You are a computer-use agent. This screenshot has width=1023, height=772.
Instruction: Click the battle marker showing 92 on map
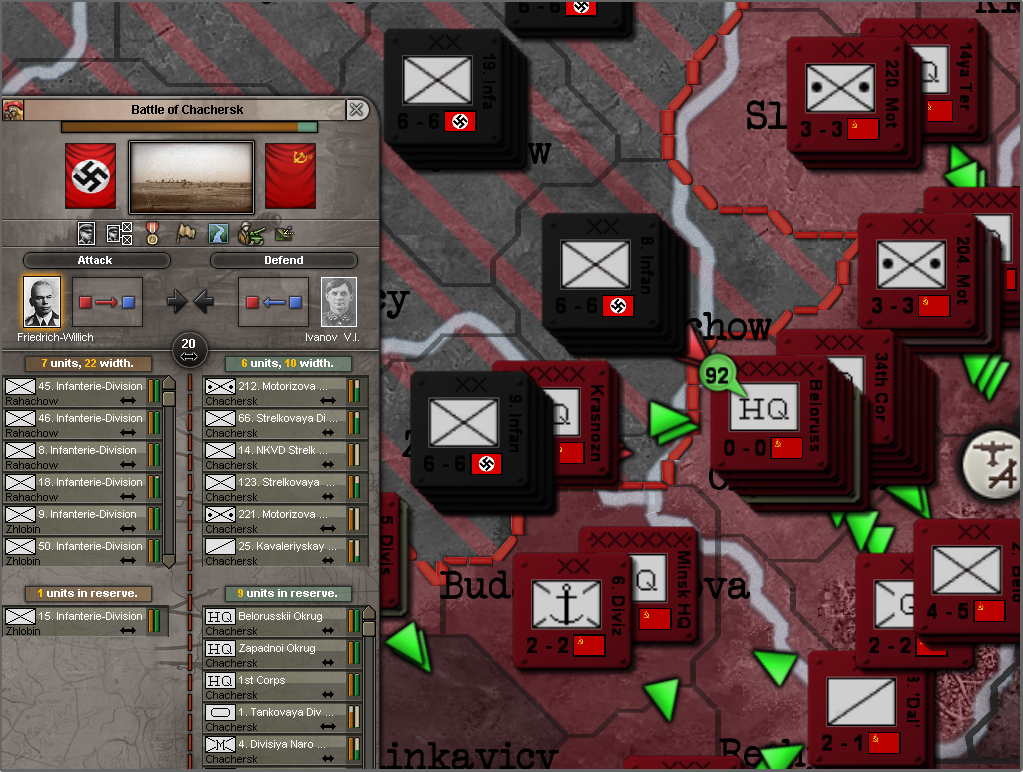[717, 376]
